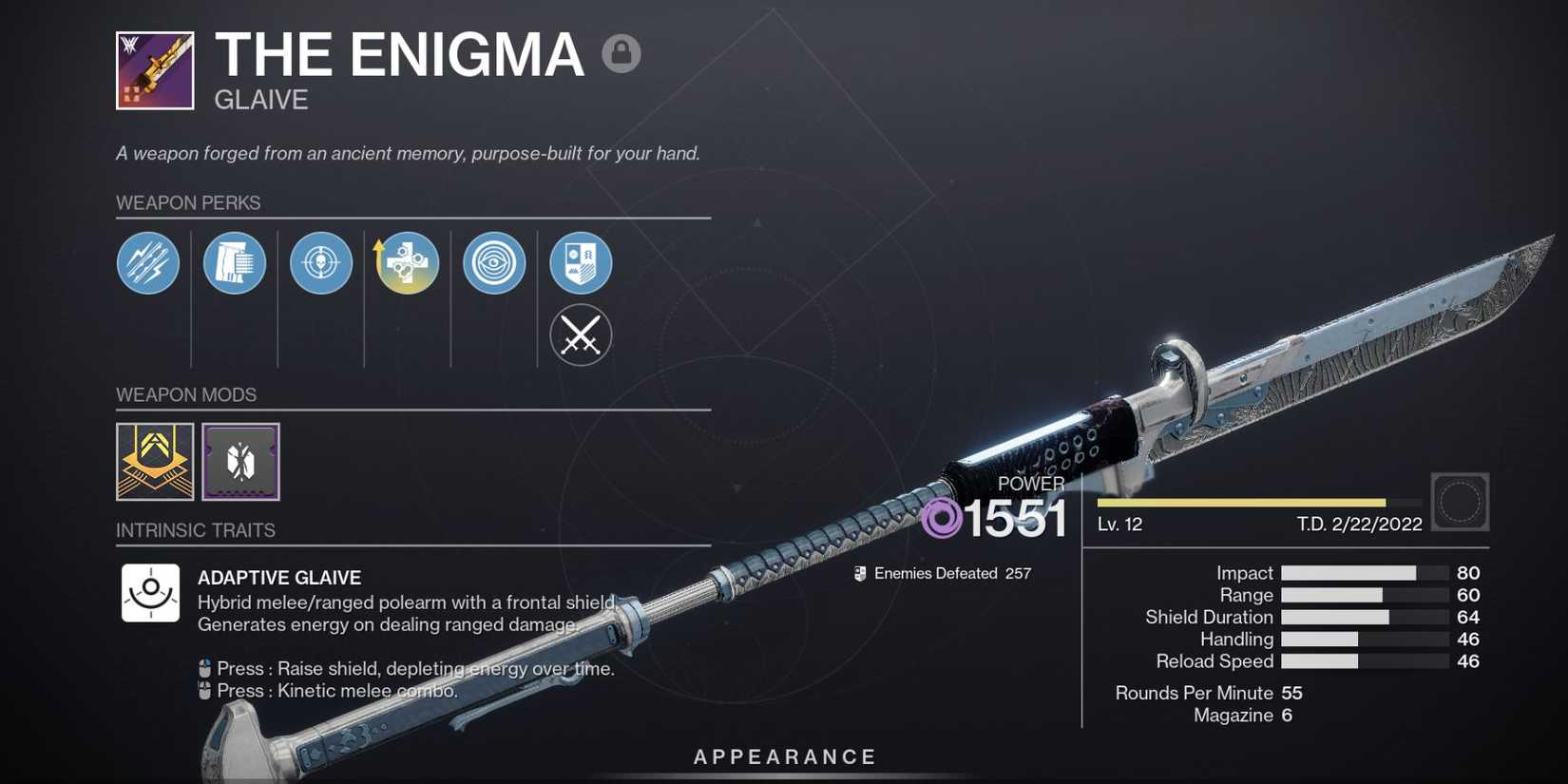Open the shield-shaped kill tracker perk
This screenshot has height=784, width=1568.
[x=580, y=263]
